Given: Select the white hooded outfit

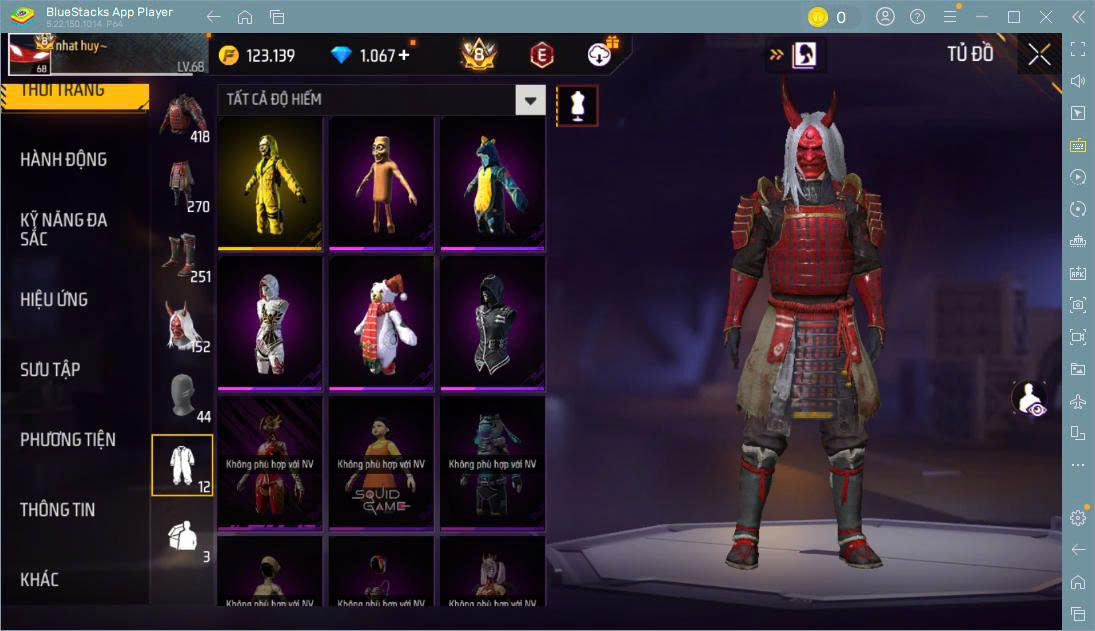Looking at the screenshot, I should click(x=270, y=323).
